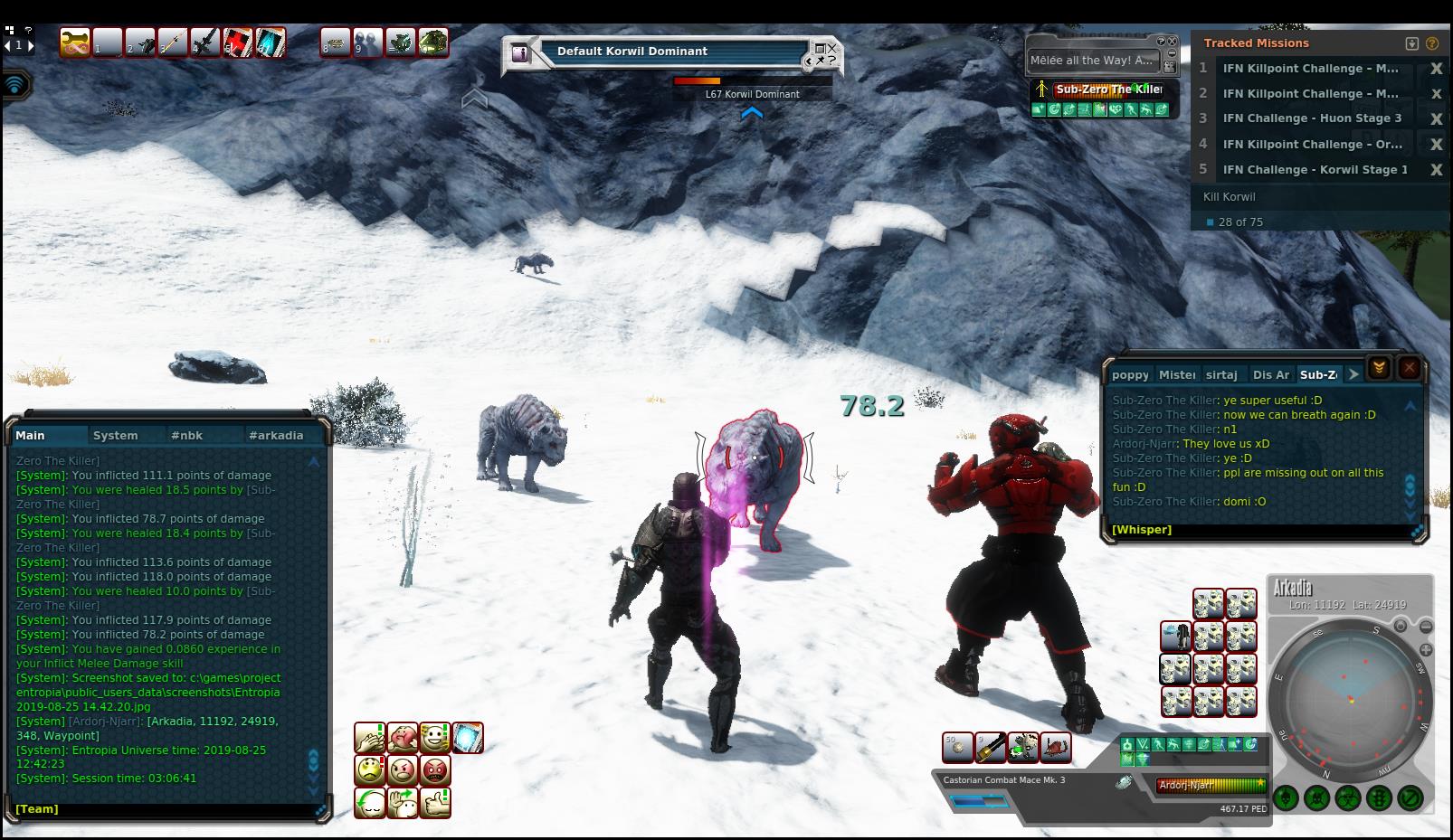1453x840 pixels.
Task: Click the minimap zoom-in plus button
Action: pos(1426,649)
